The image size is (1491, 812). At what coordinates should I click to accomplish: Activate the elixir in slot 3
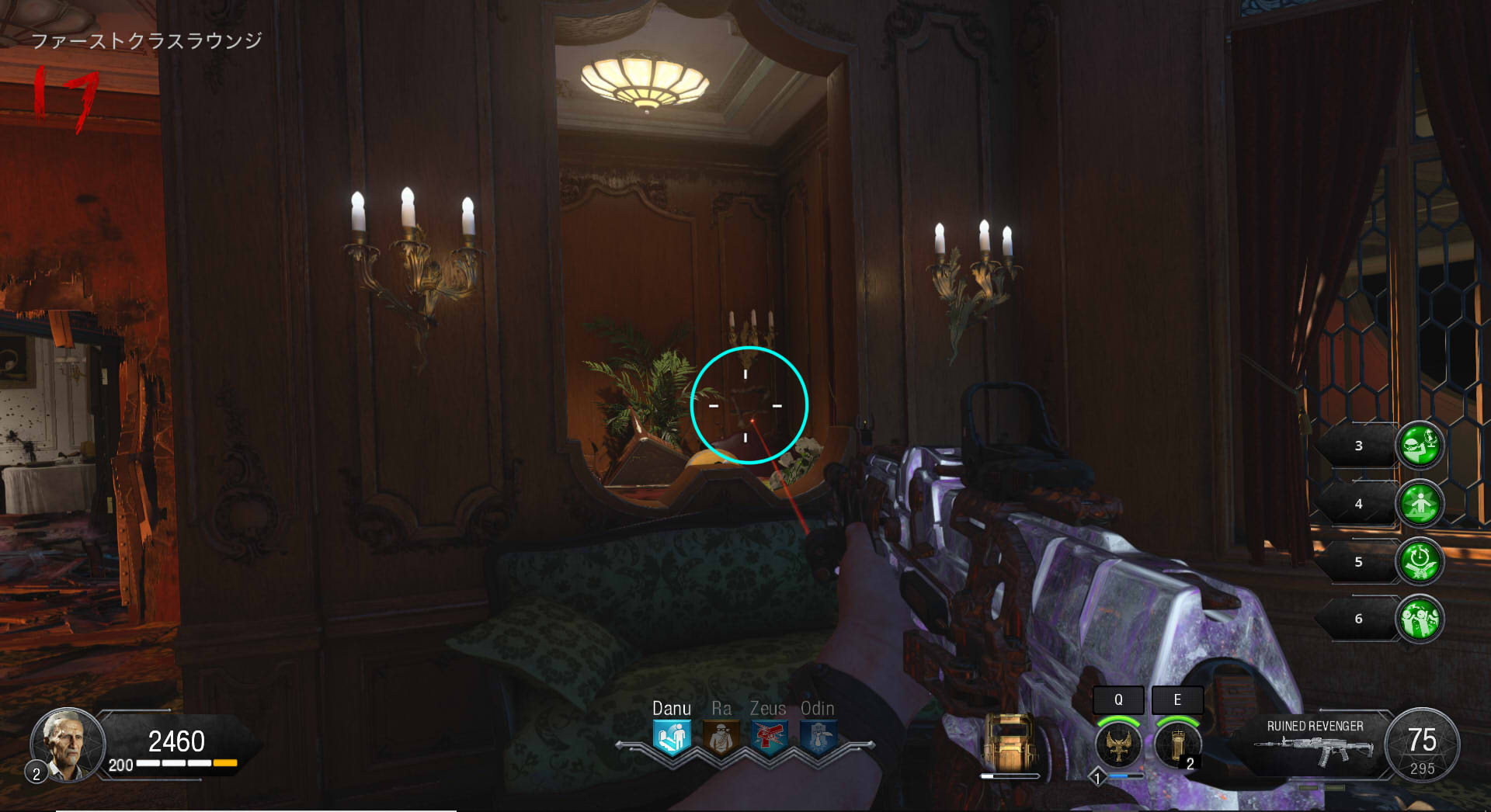pyautogui.click(x=1420, y=446)
